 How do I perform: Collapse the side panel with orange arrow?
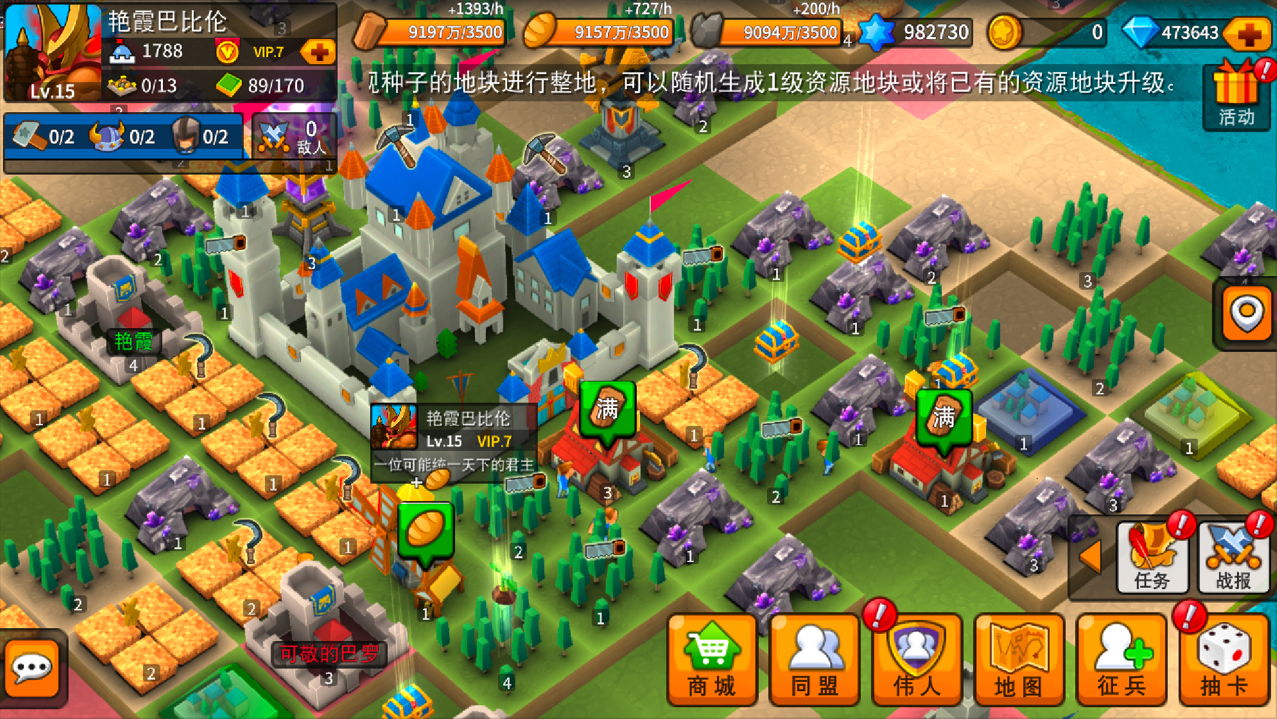pos(1089,557)
